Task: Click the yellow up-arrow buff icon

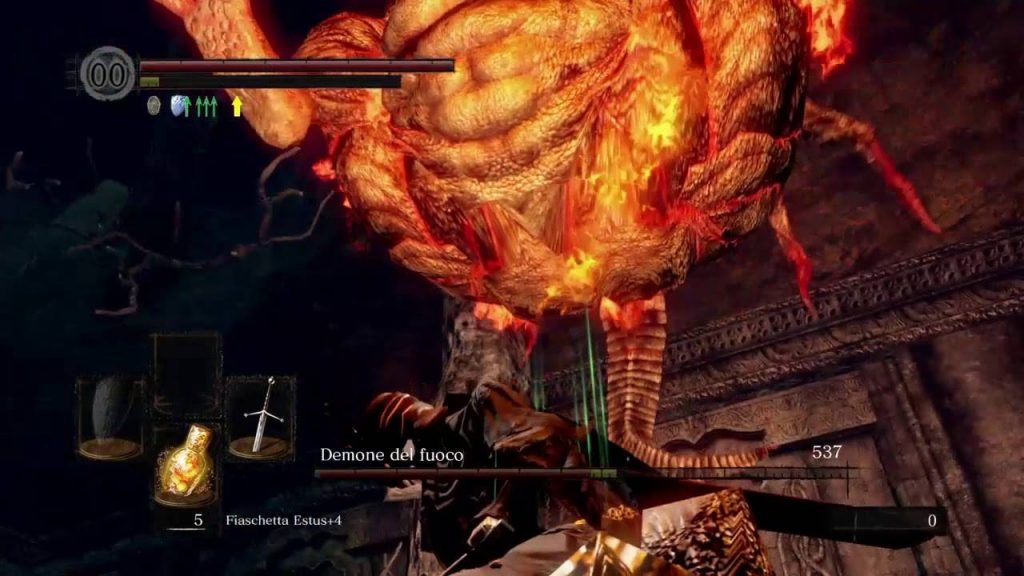Action: [237, 106]
